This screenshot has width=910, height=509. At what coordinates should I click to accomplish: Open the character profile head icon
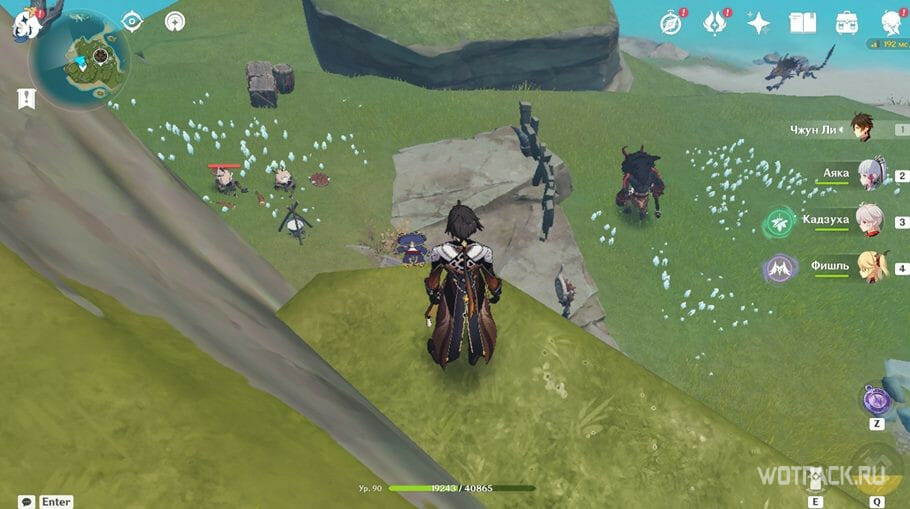[x=889, y=22]
